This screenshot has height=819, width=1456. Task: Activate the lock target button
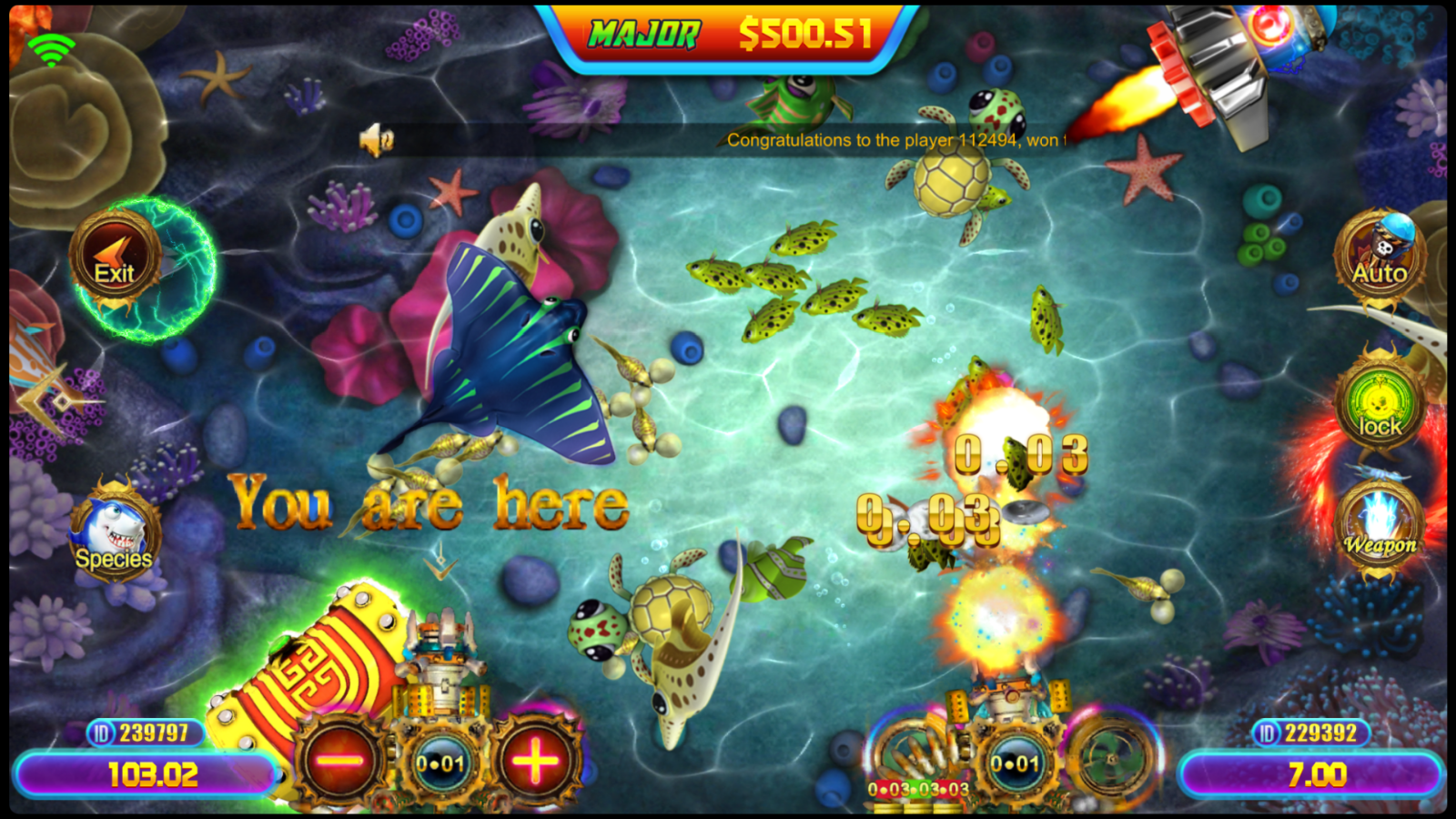1380,407
